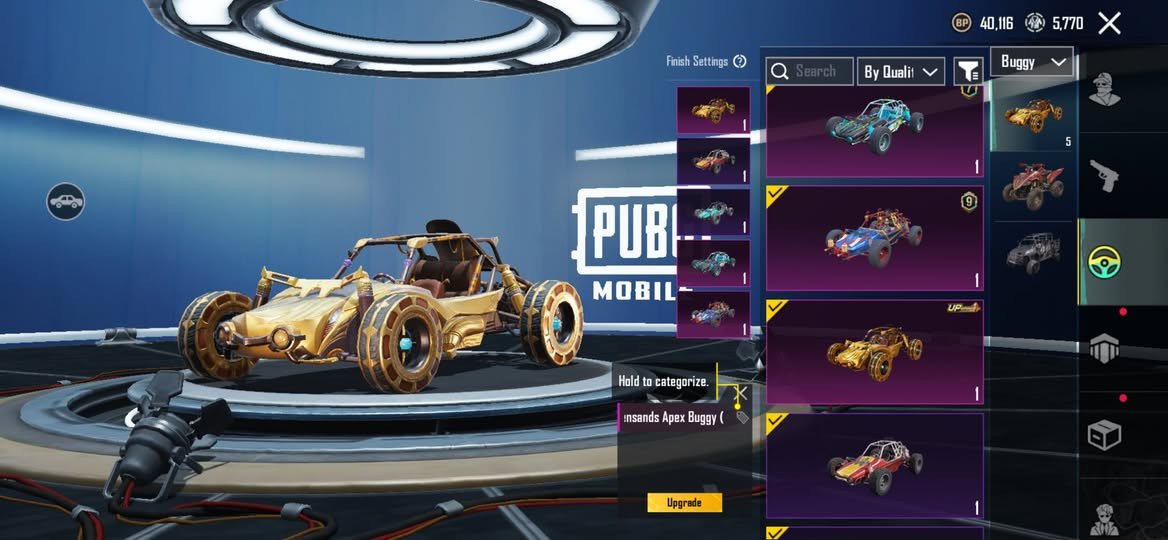Screen dimensions: 1168x540
Task: Close the vehicle inventory screen
Action: pyautogui.click(x=1109, y=23)
